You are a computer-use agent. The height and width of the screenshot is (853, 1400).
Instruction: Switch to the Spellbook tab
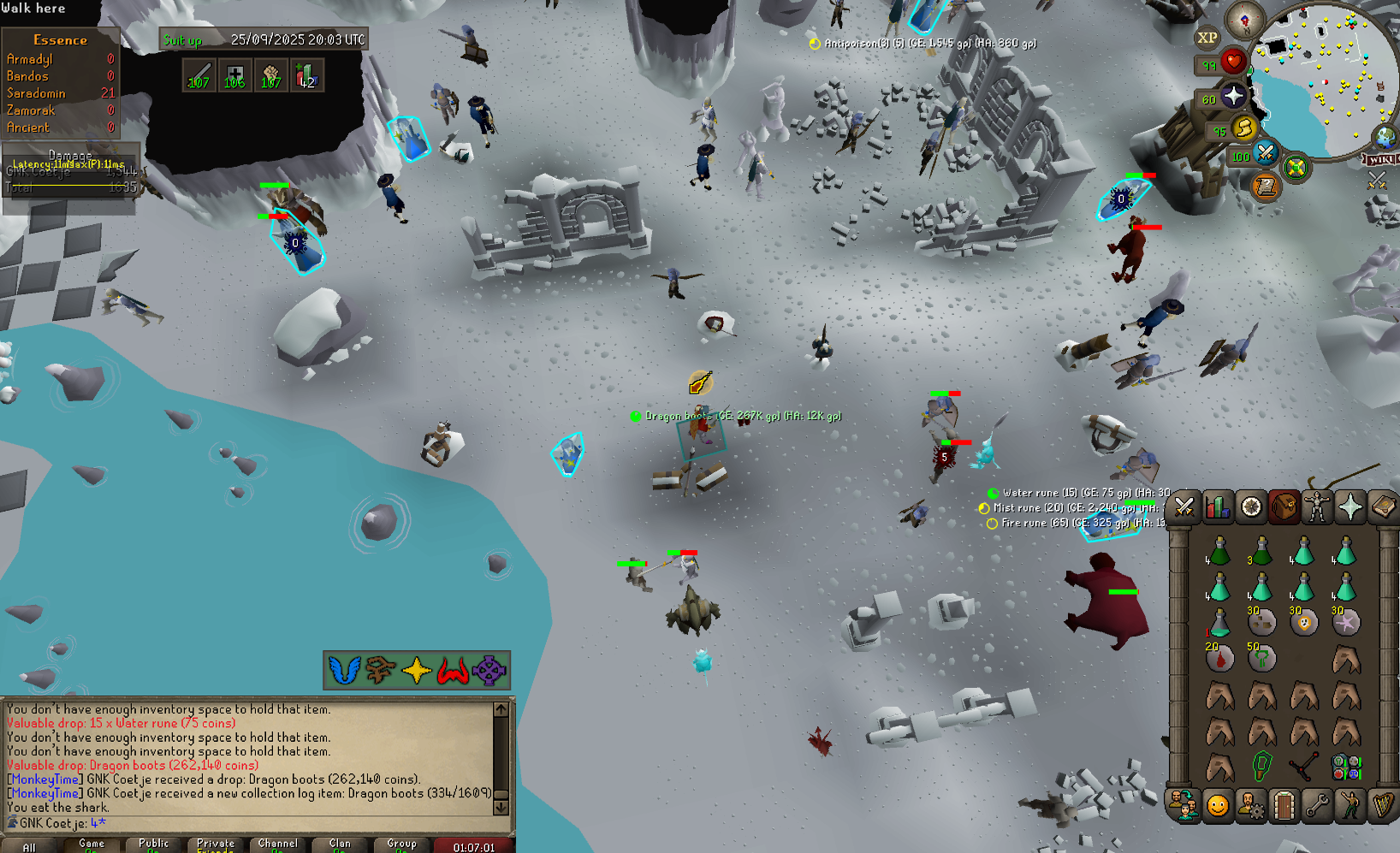pos(1384,507)
